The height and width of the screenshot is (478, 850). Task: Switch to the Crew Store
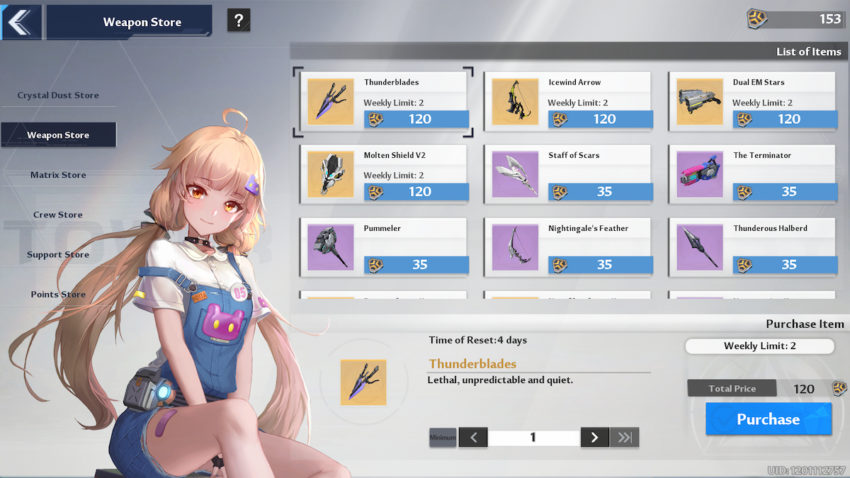(58, 215)
